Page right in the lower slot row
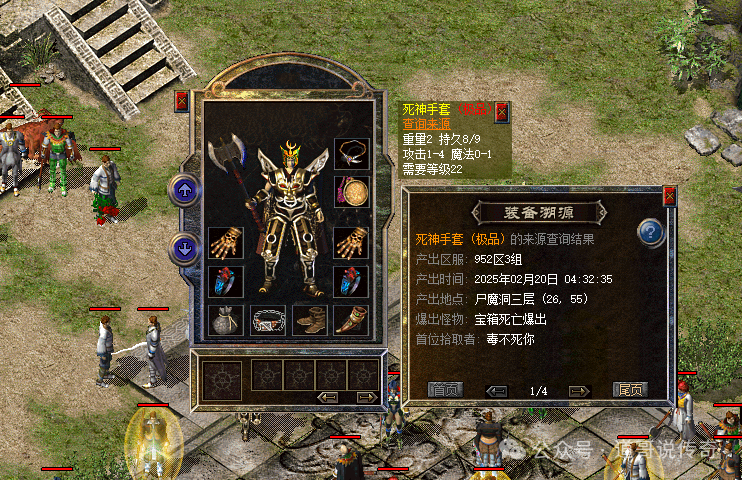 pos(366,398)
